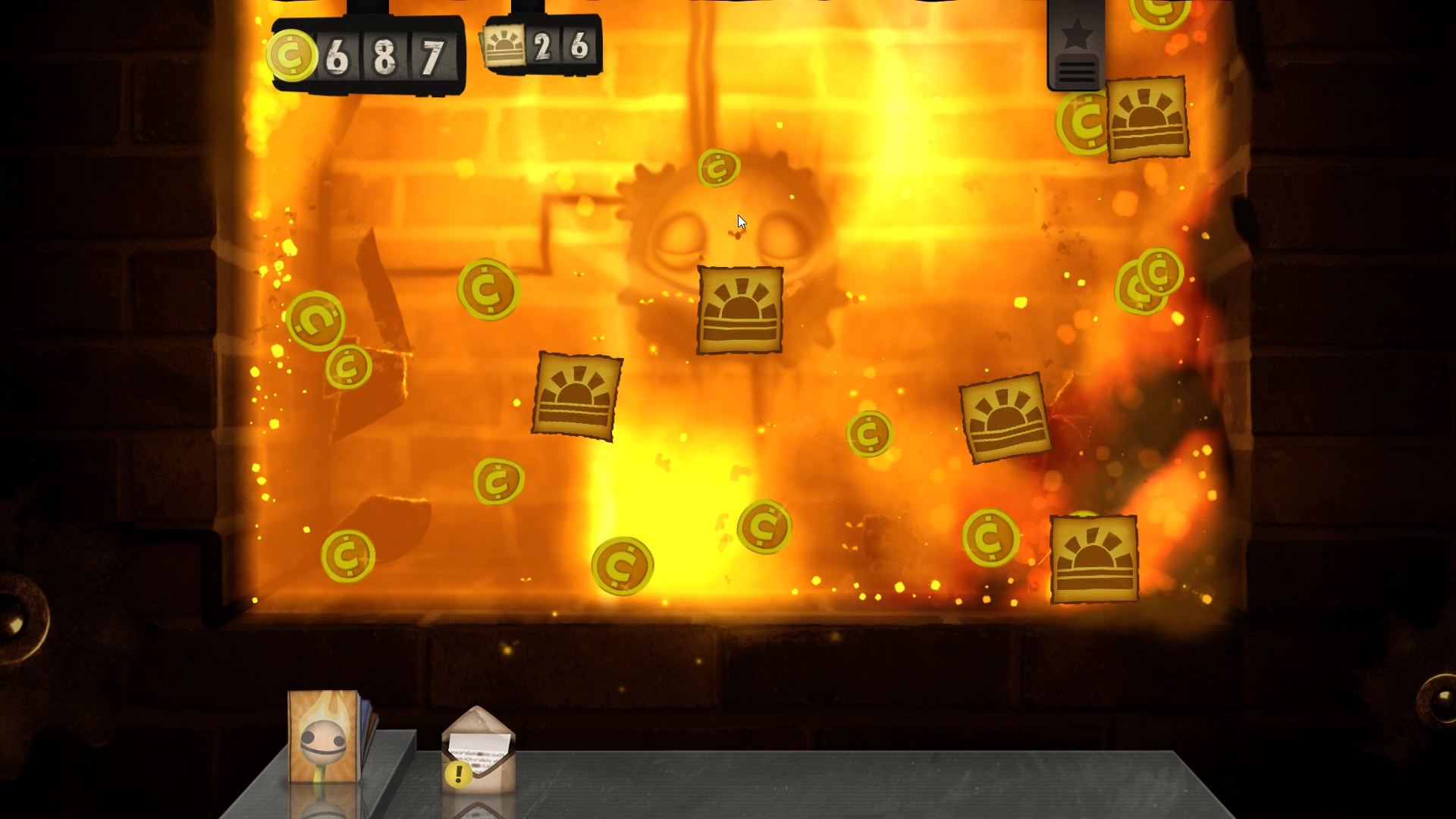
Task: Open the catalog with the flame character cover
Action: (x=322, y=739)
